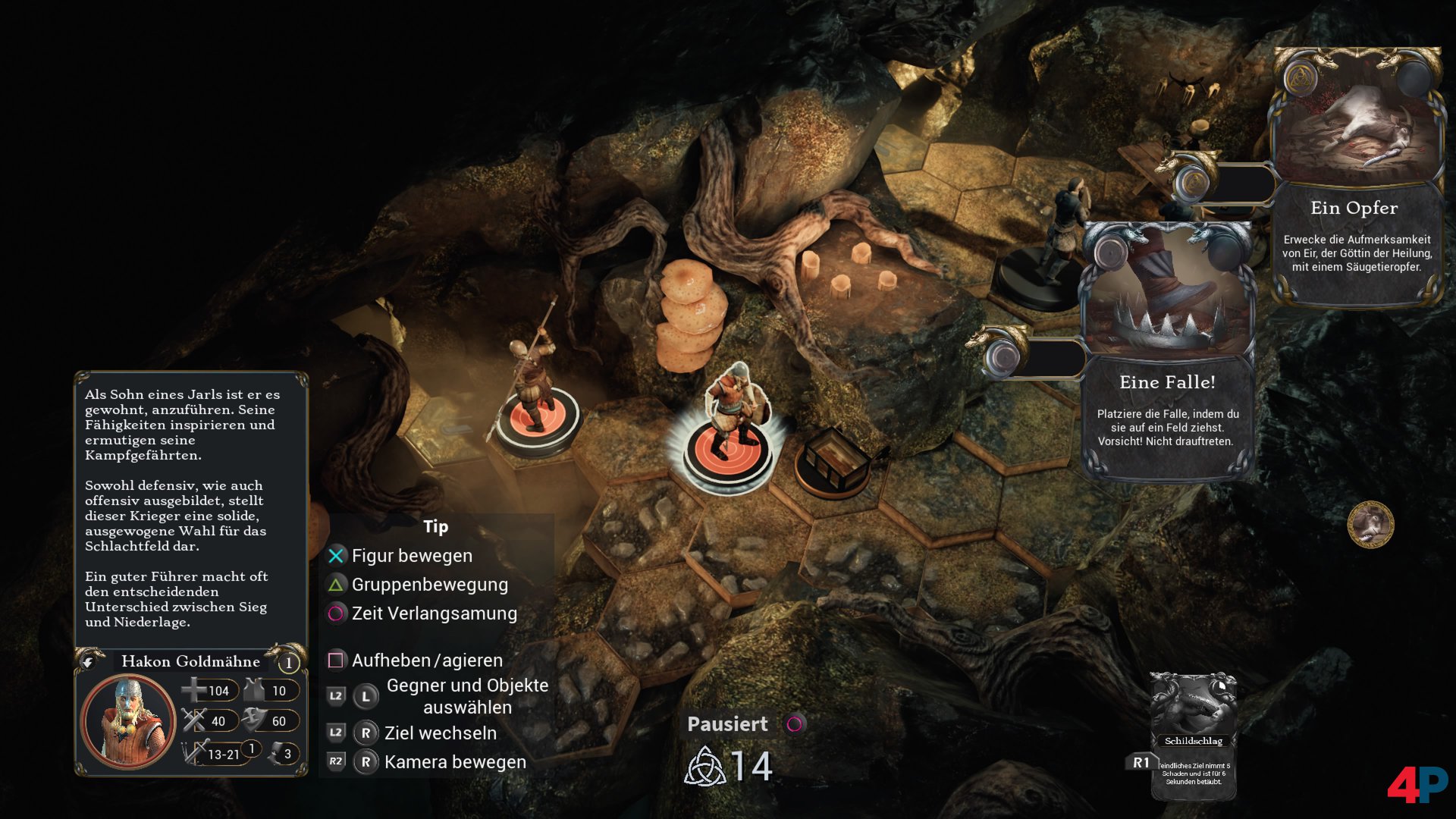Viewport: 1456px width, 819px height.
Task: Click the round animal token icon
Action: [x=1370, y=524]
